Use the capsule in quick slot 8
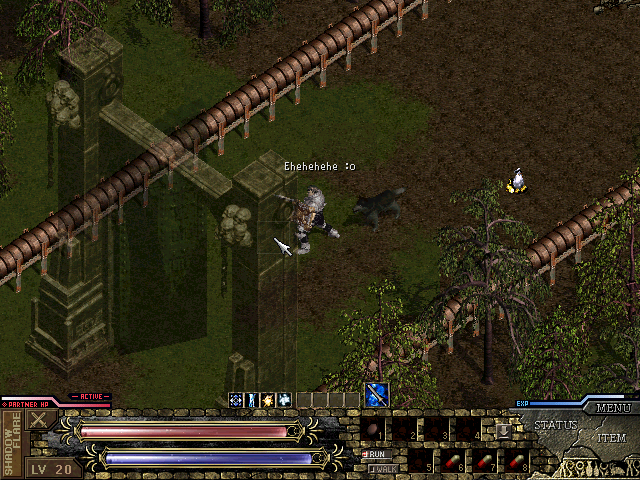The width and height of the screenshot is (640, 480). coord(517,462)
